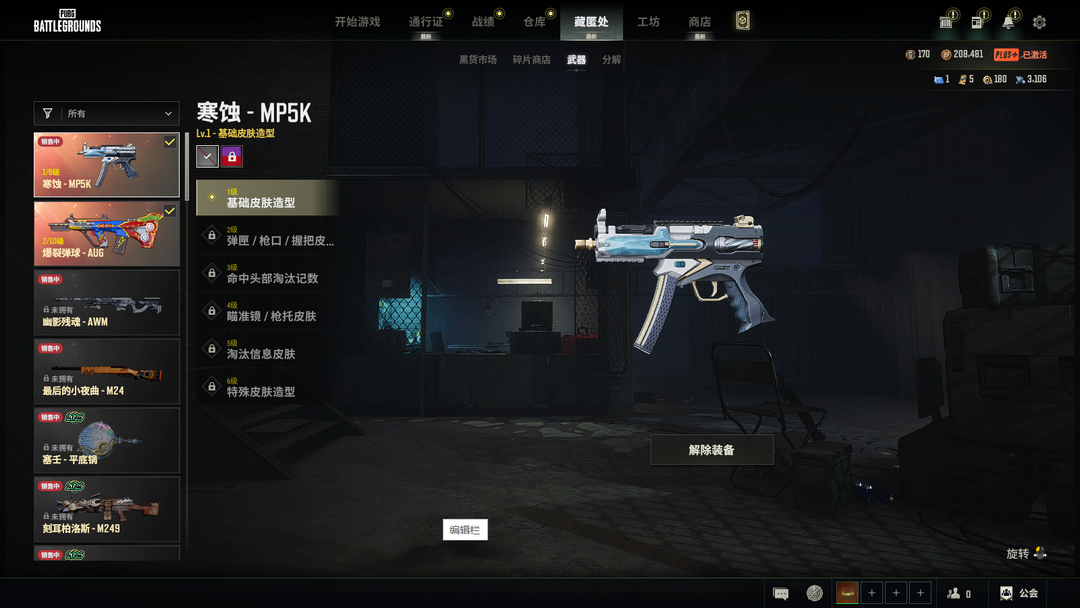Choose the 爆裂弹球 AUG skin
1080x608 pixels.
coord(107,234)
